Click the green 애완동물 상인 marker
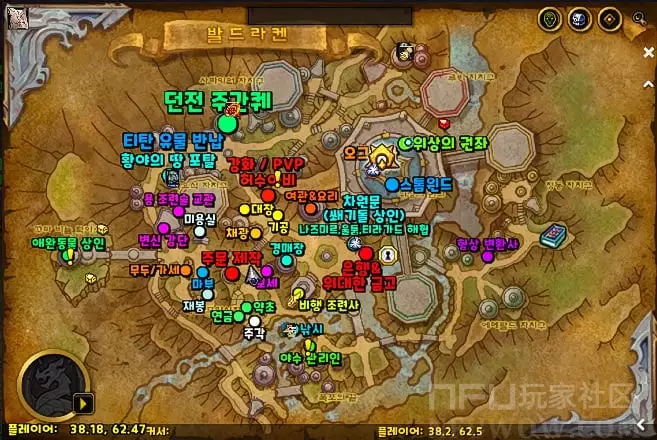This screenshot has width=657, height=440. click(68, 256)
